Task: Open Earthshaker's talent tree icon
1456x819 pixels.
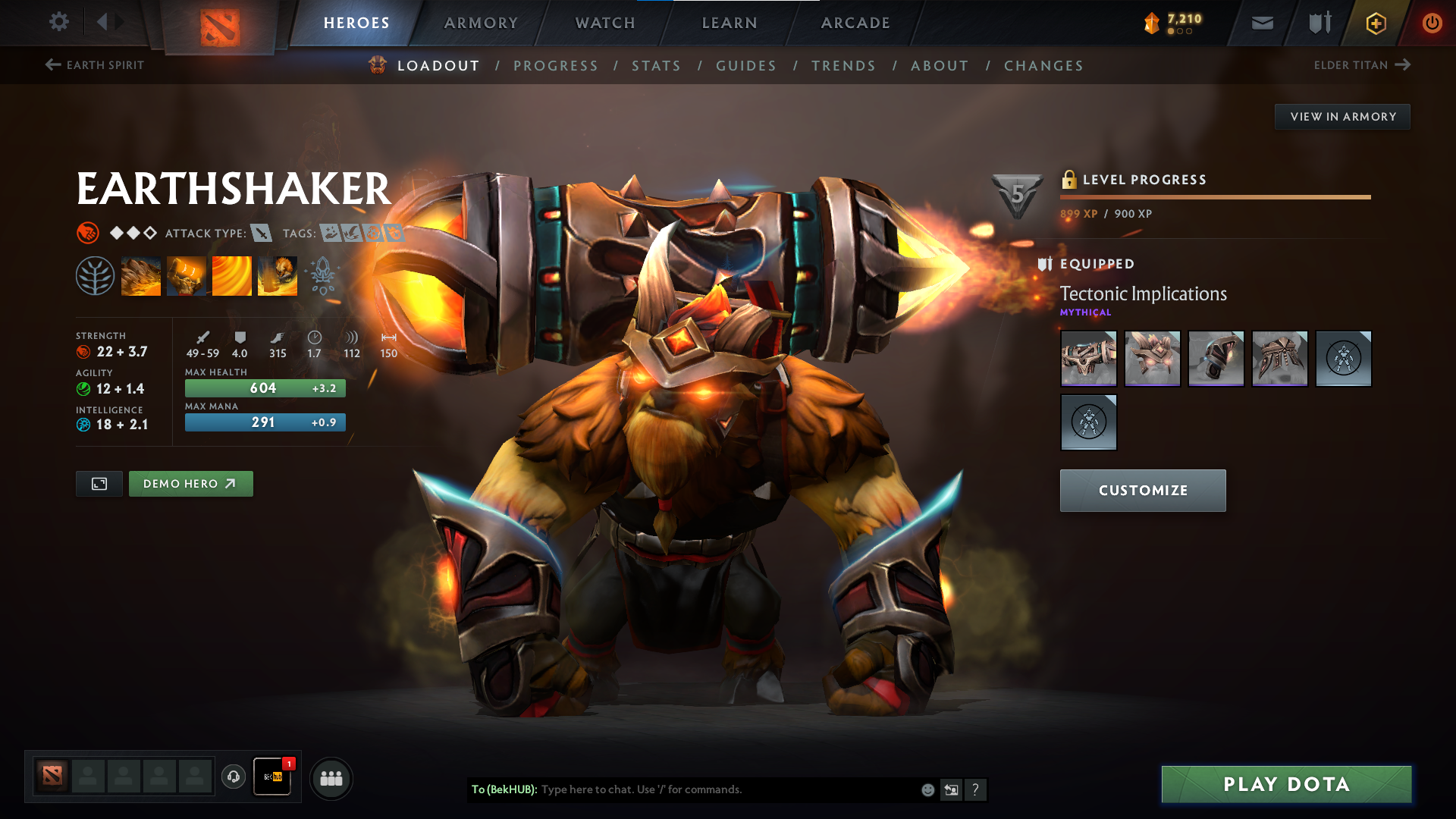Action: (x=96, y=275)
